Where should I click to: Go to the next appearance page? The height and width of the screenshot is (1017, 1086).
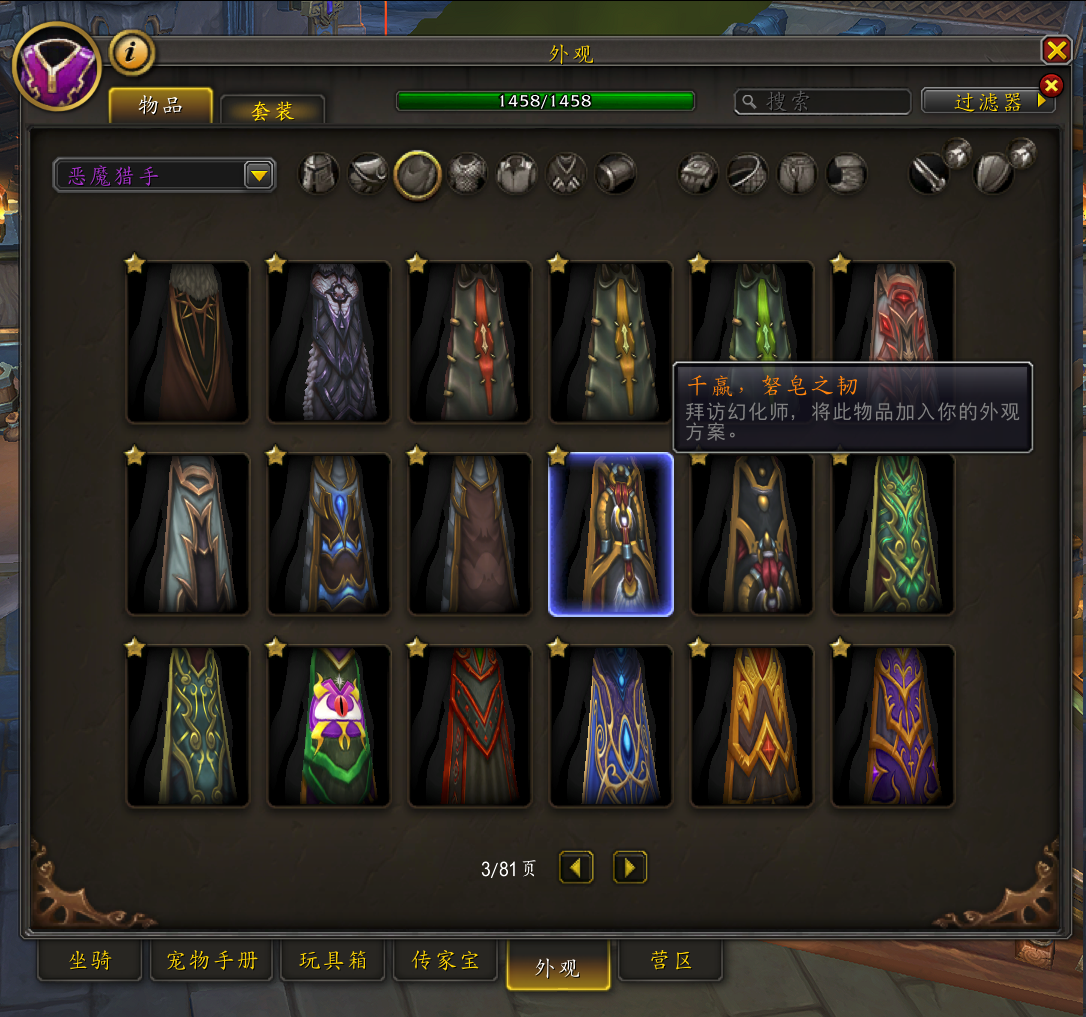pos(630,868)
